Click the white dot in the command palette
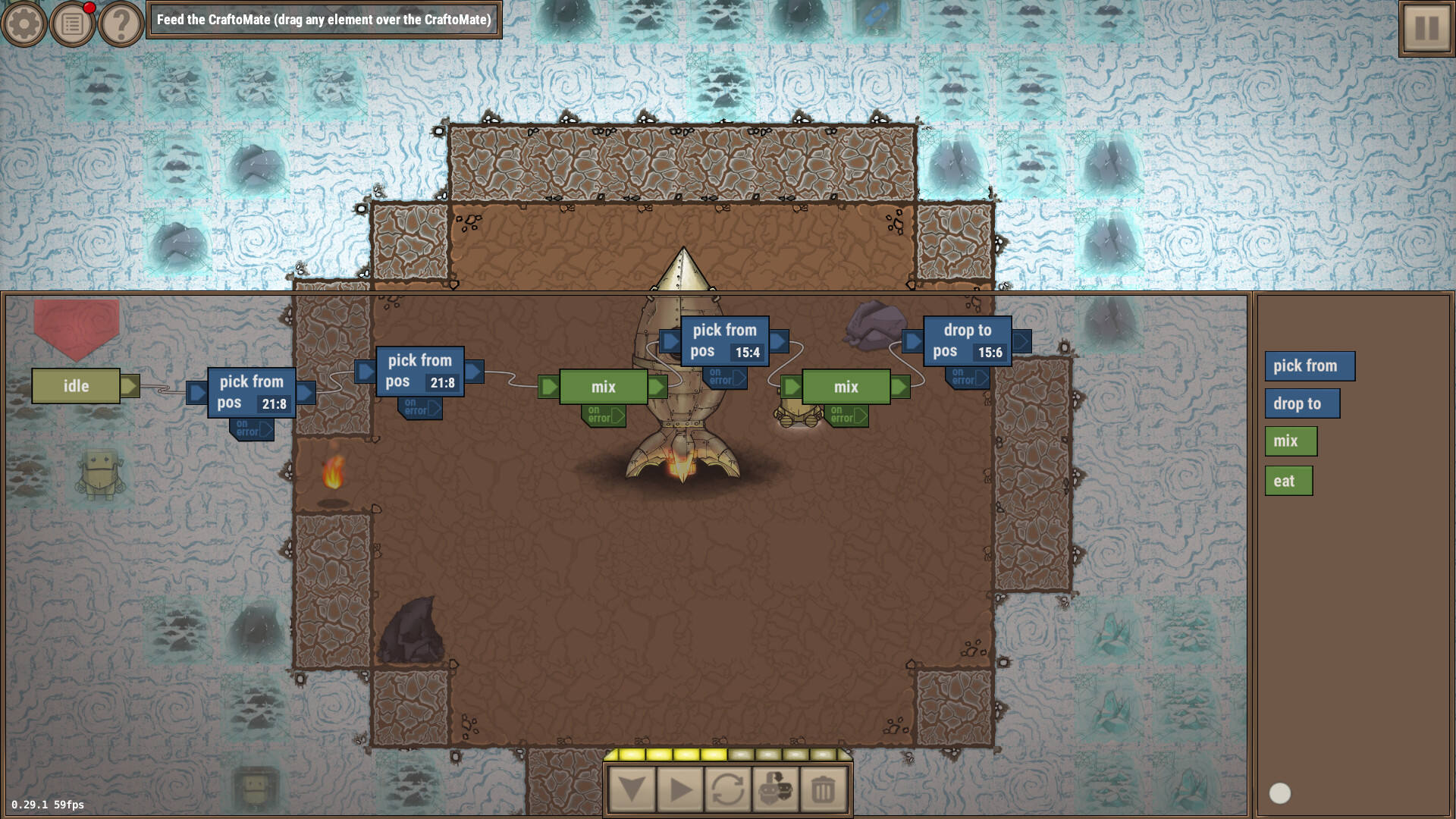This screenshot has height=819, width=1456. (1280, 793)
